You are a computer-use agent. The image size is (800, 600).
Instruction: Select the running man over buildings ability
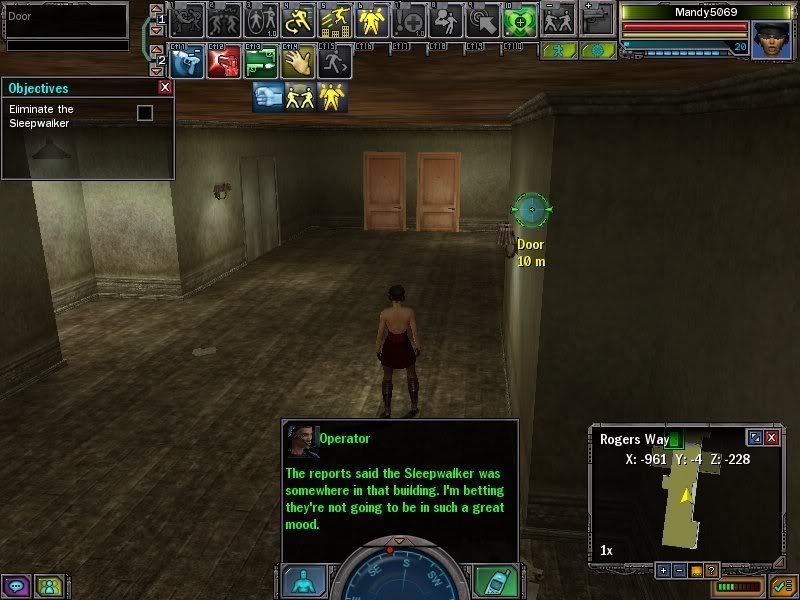333,20
